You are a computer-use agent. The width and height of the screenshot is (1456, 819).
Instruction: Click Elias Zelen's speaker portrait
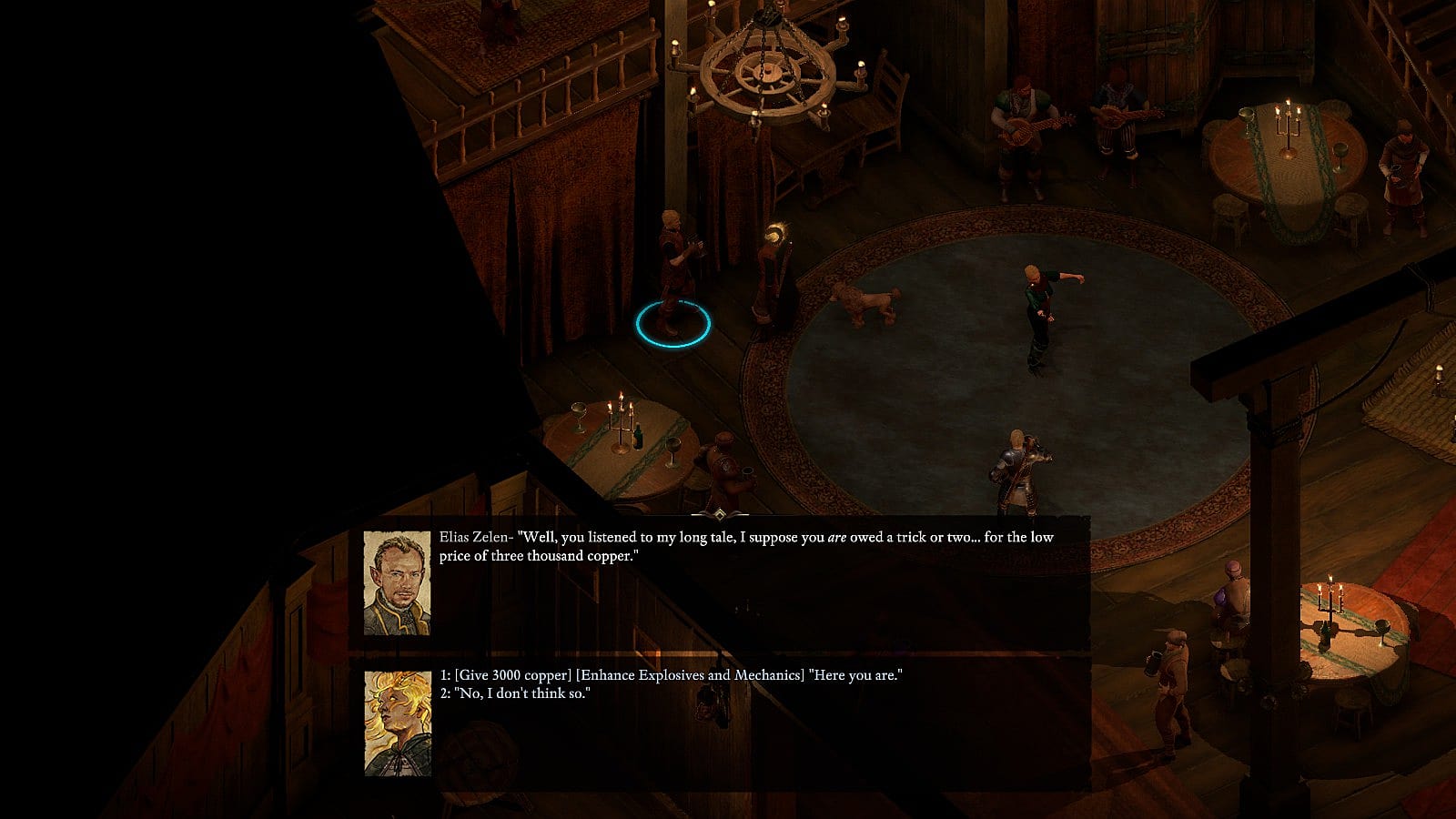click(397, 583)
